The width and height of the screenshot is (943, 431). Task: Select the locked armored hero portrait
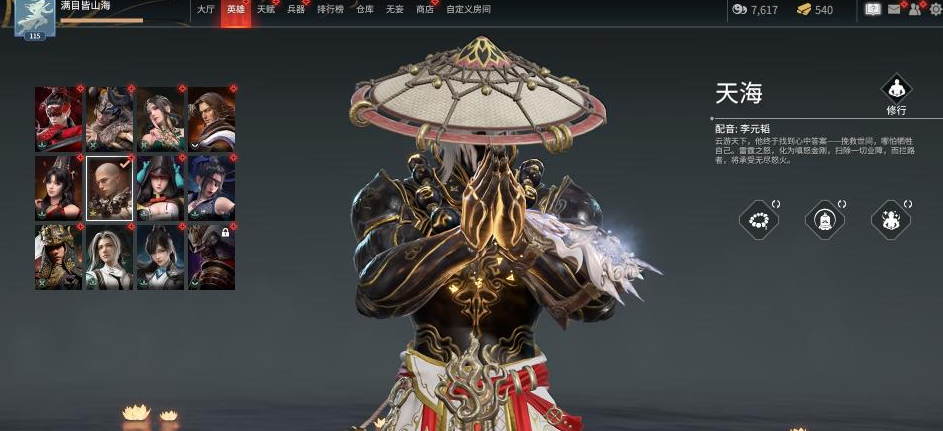(x=211, y=257)
